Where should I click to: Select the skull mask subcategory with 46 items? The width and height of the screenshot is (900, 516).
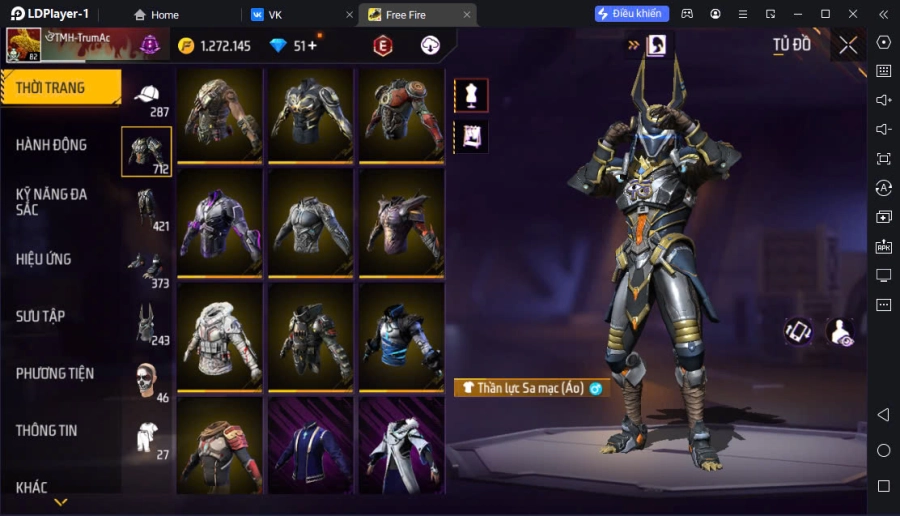(147, 379)
